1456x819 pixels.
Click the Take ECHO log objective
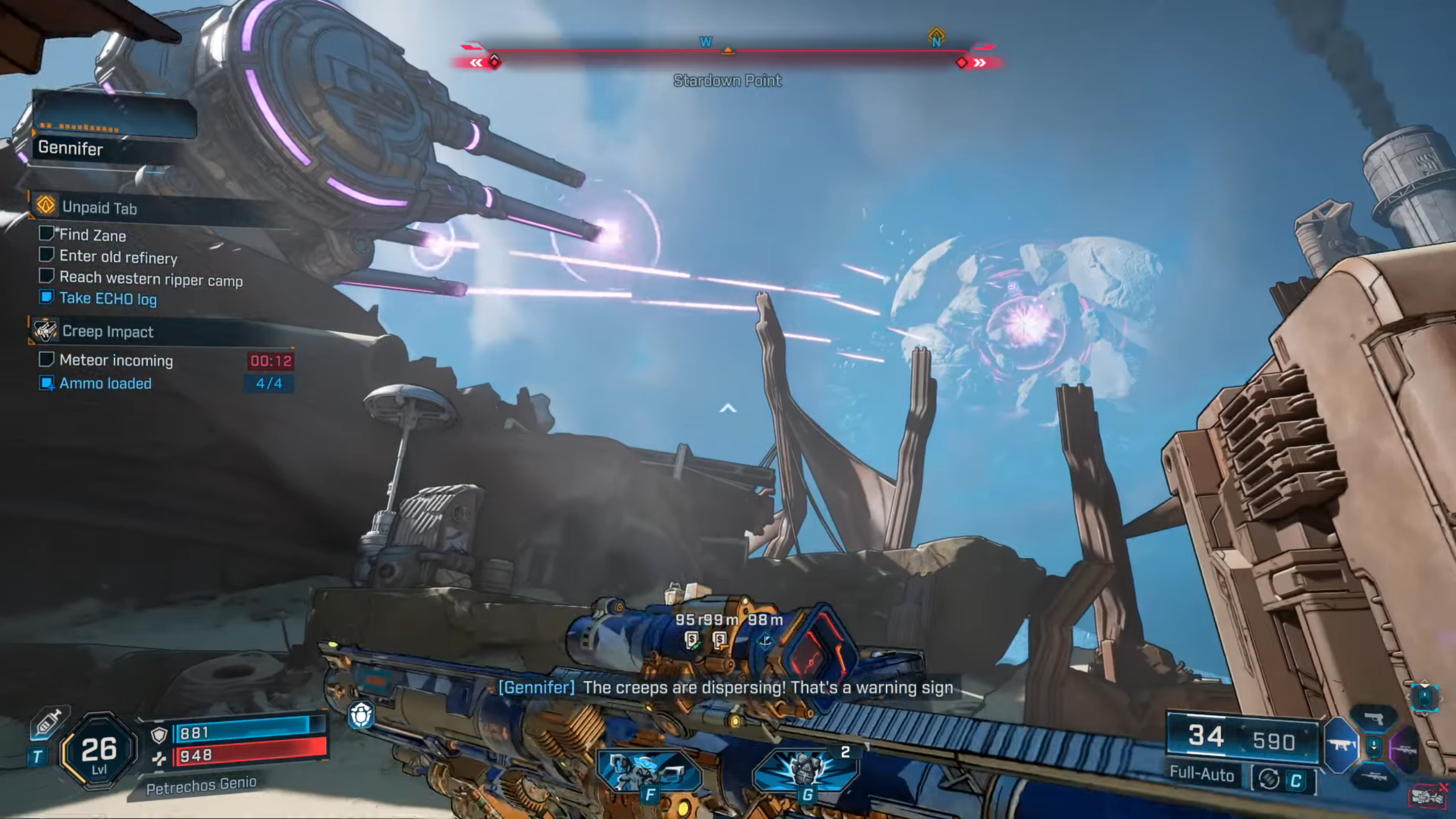coord(107,299)
